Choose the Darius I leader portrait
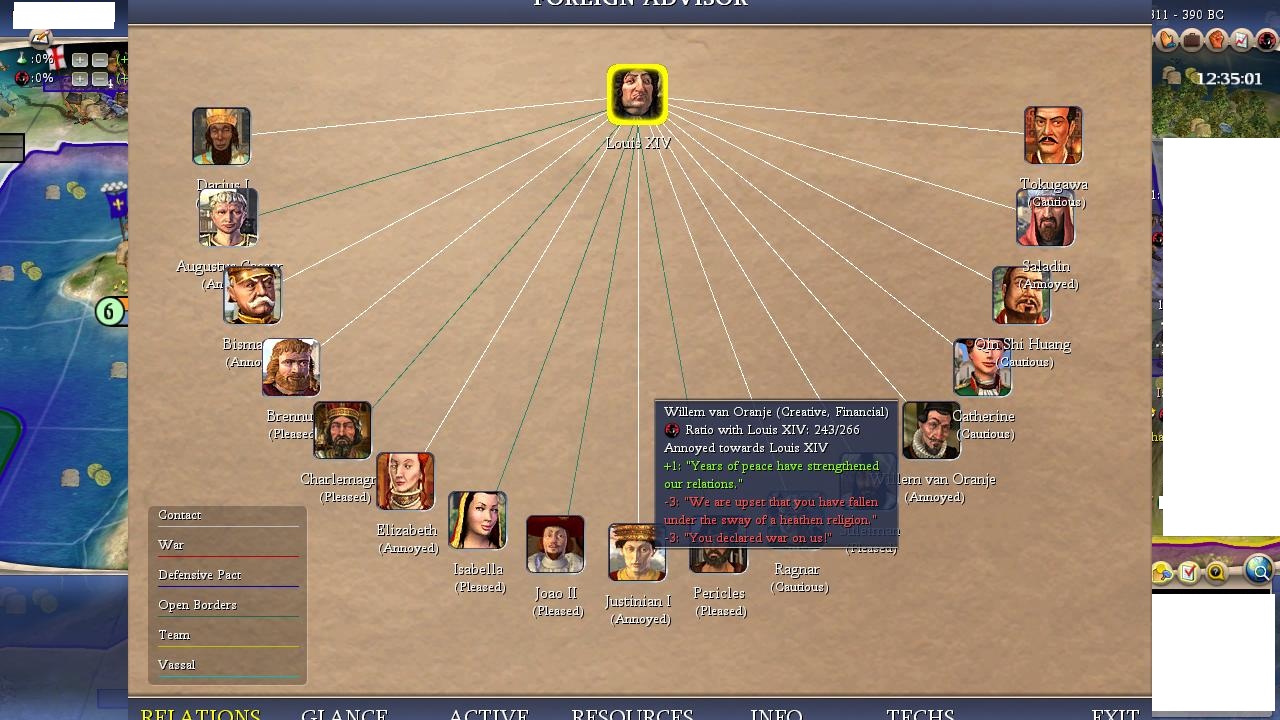The width and height of the screenshot is (1280, 720). [221, 136]
